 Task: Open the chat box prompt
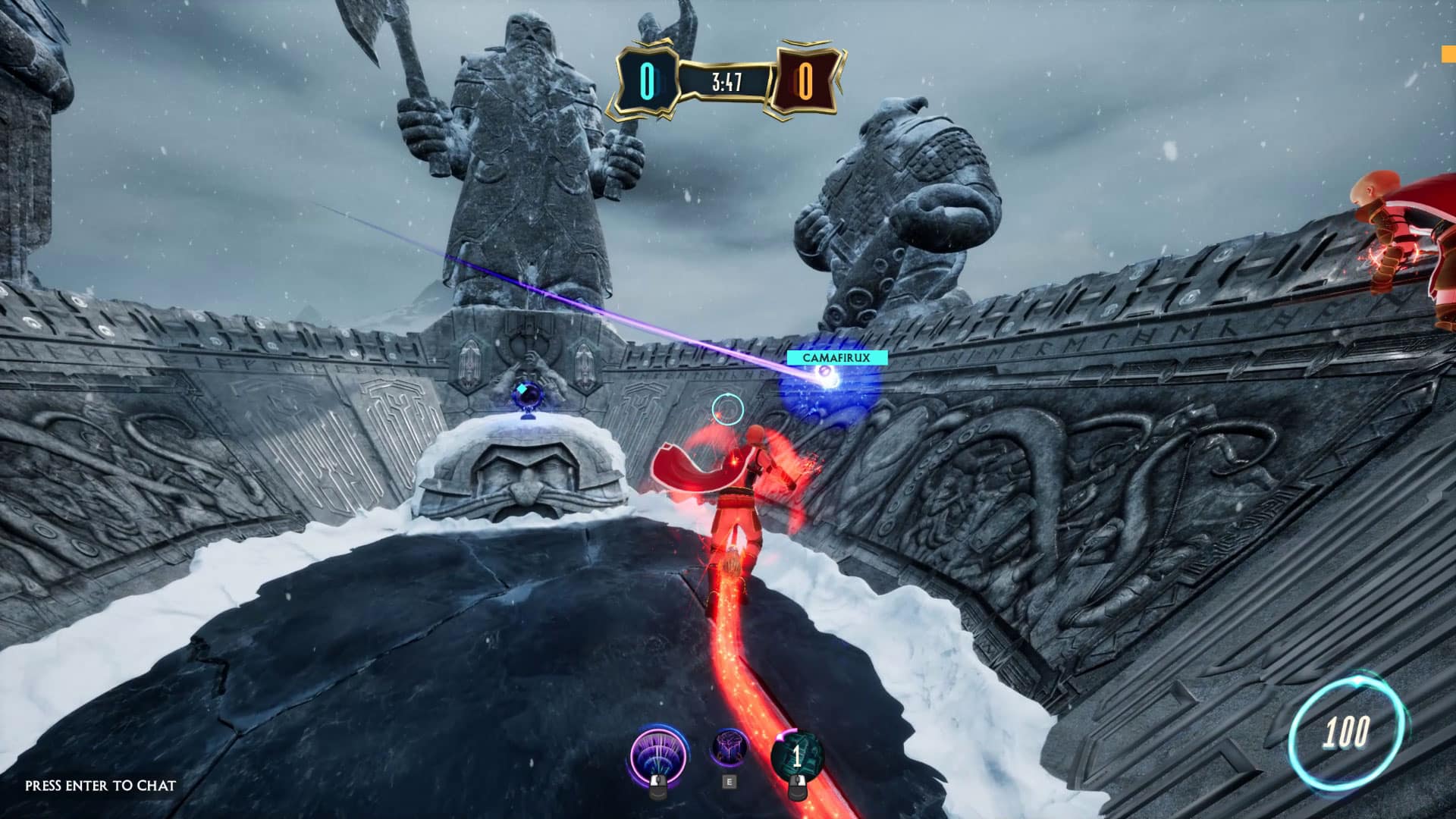100,786
